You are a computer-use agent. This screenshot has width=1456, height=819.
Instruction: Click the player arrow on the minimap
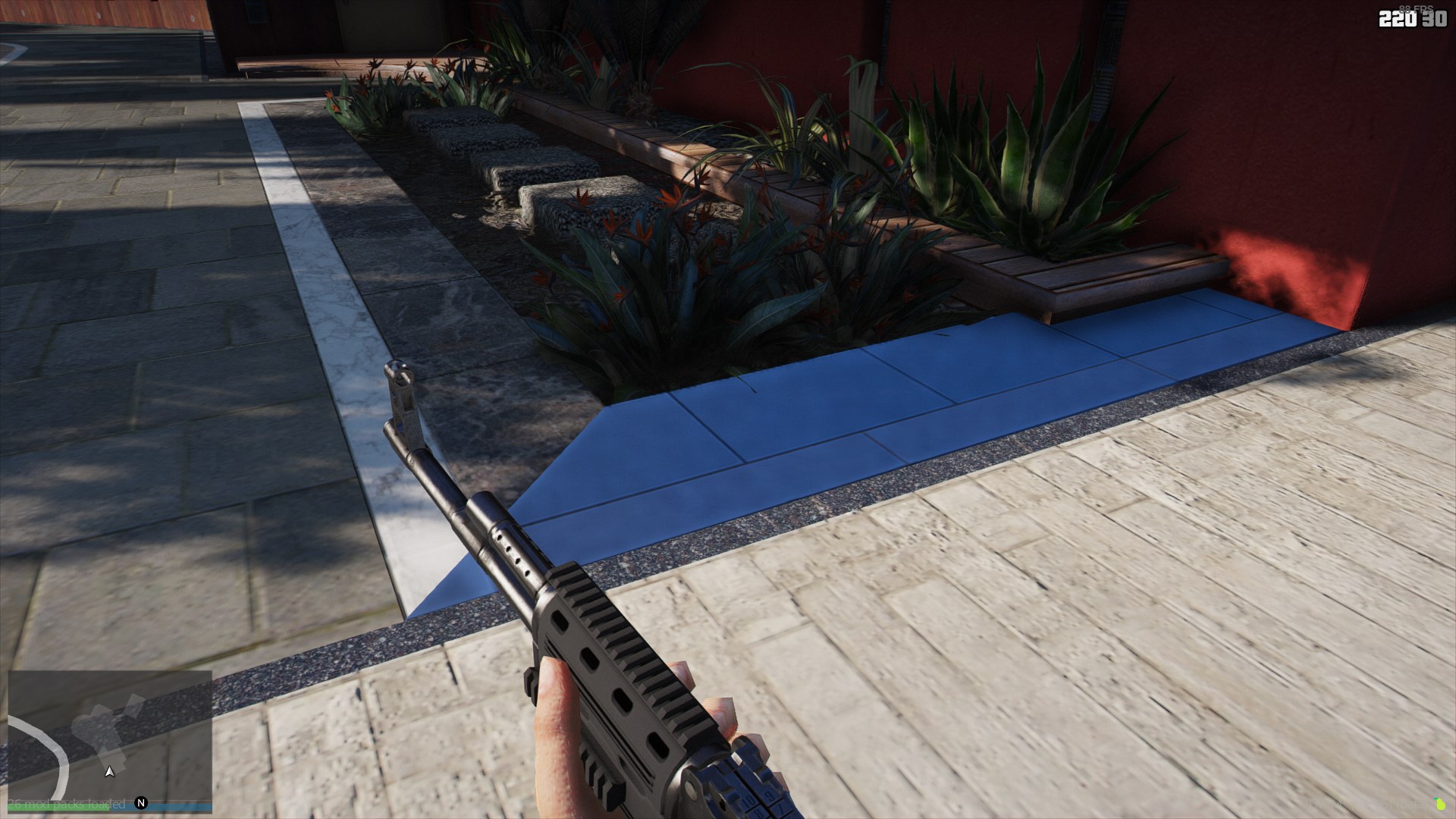coord(110,771)
